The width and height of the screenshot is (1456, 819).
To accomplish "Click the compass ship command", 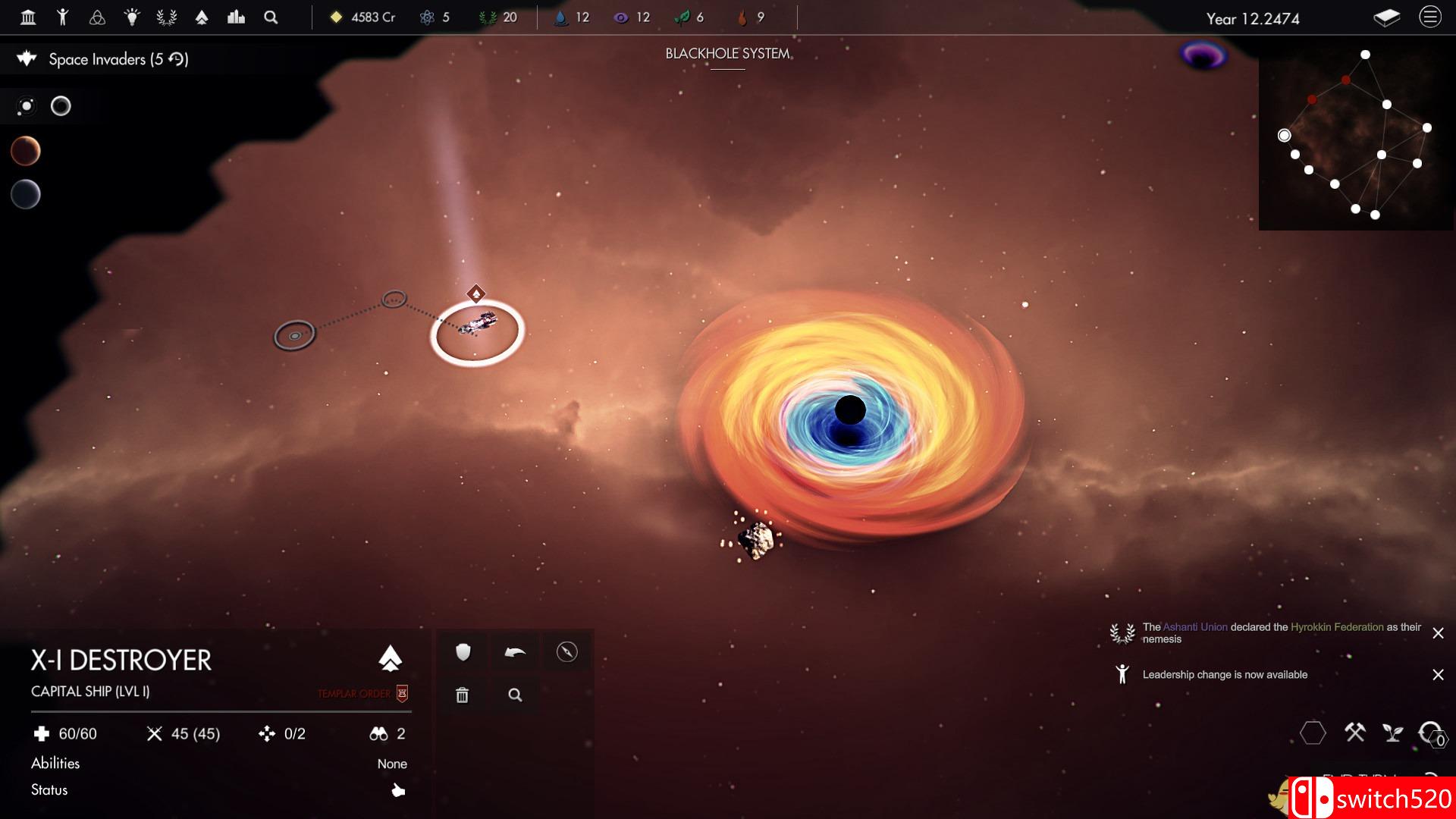I will [566, 652].
